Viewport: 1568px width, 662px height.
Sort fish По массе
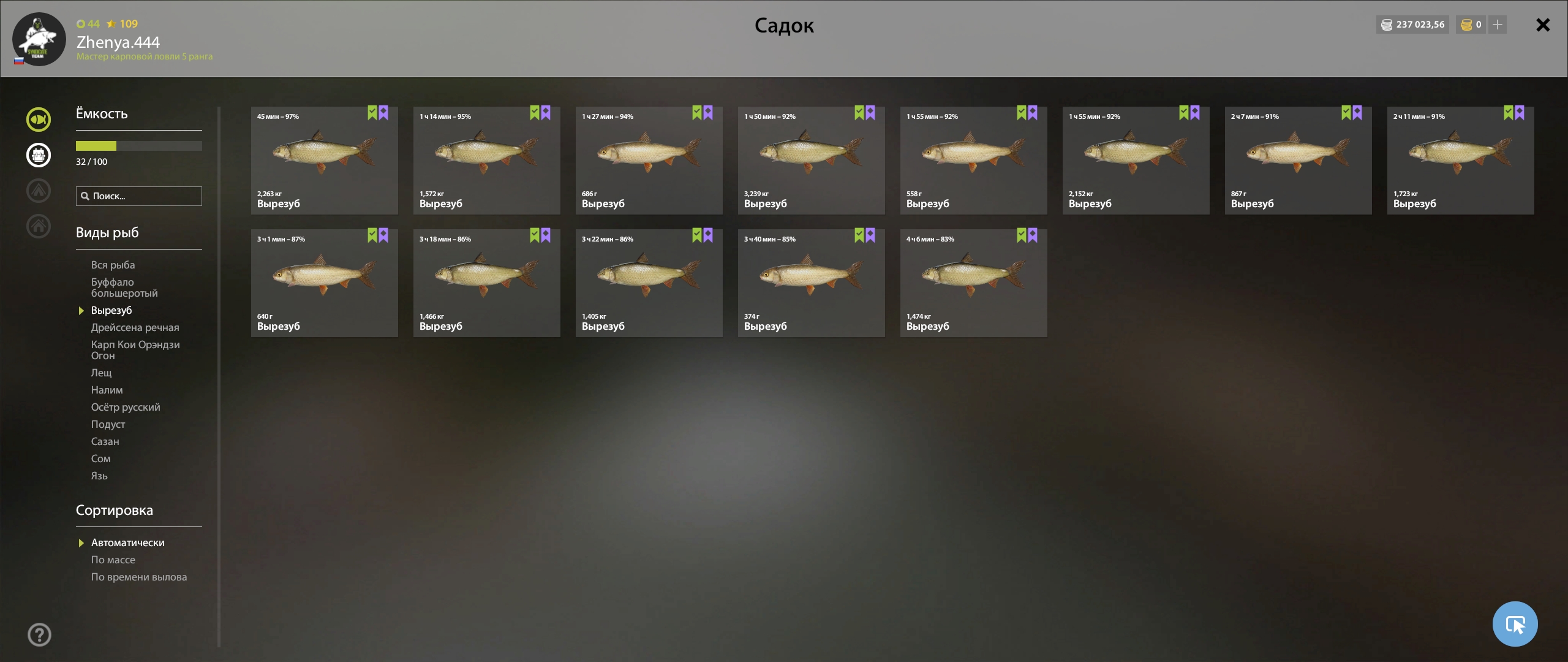click(113, 560)
